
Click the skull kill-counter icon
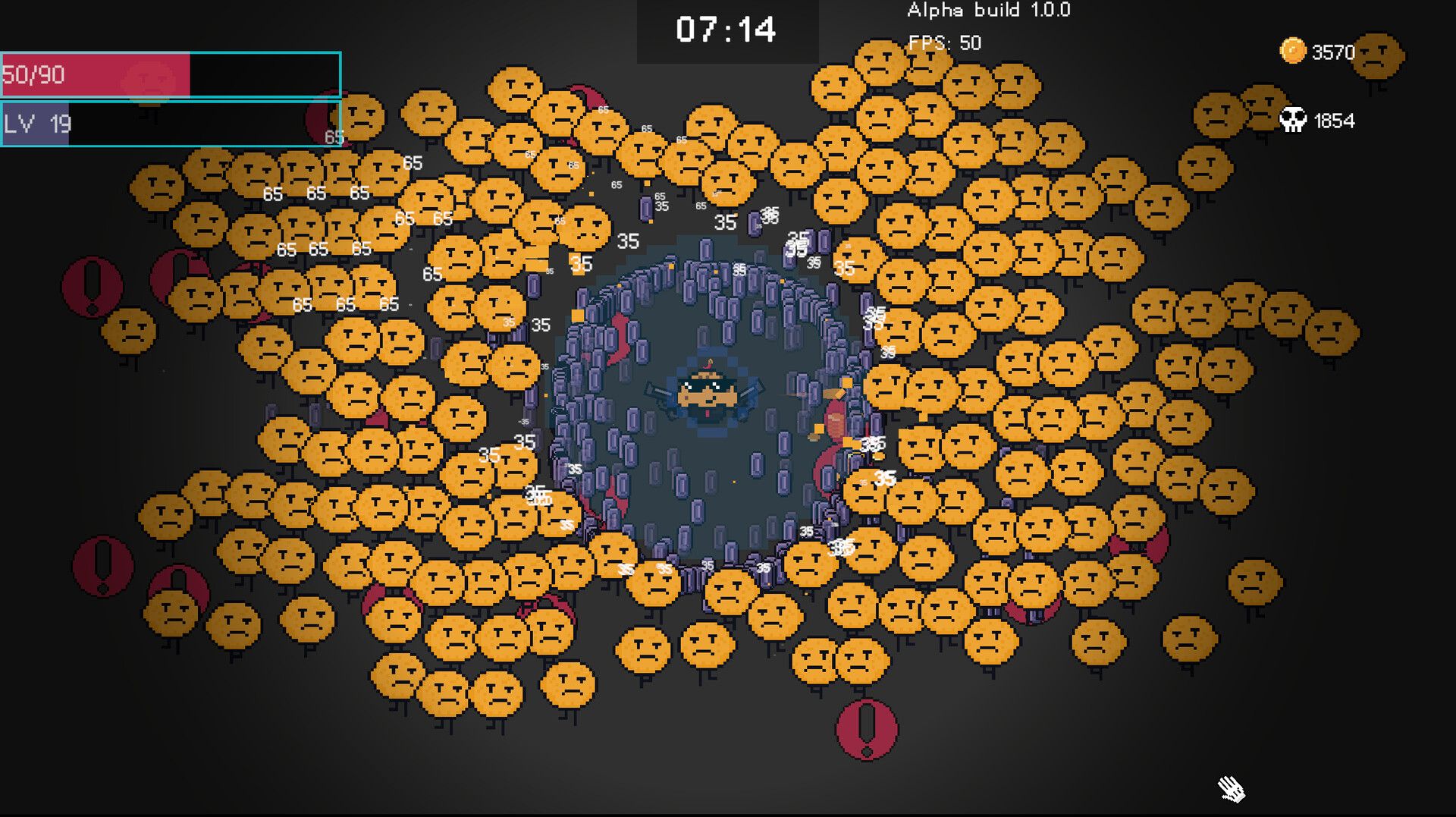click(x=1294, y=119)
